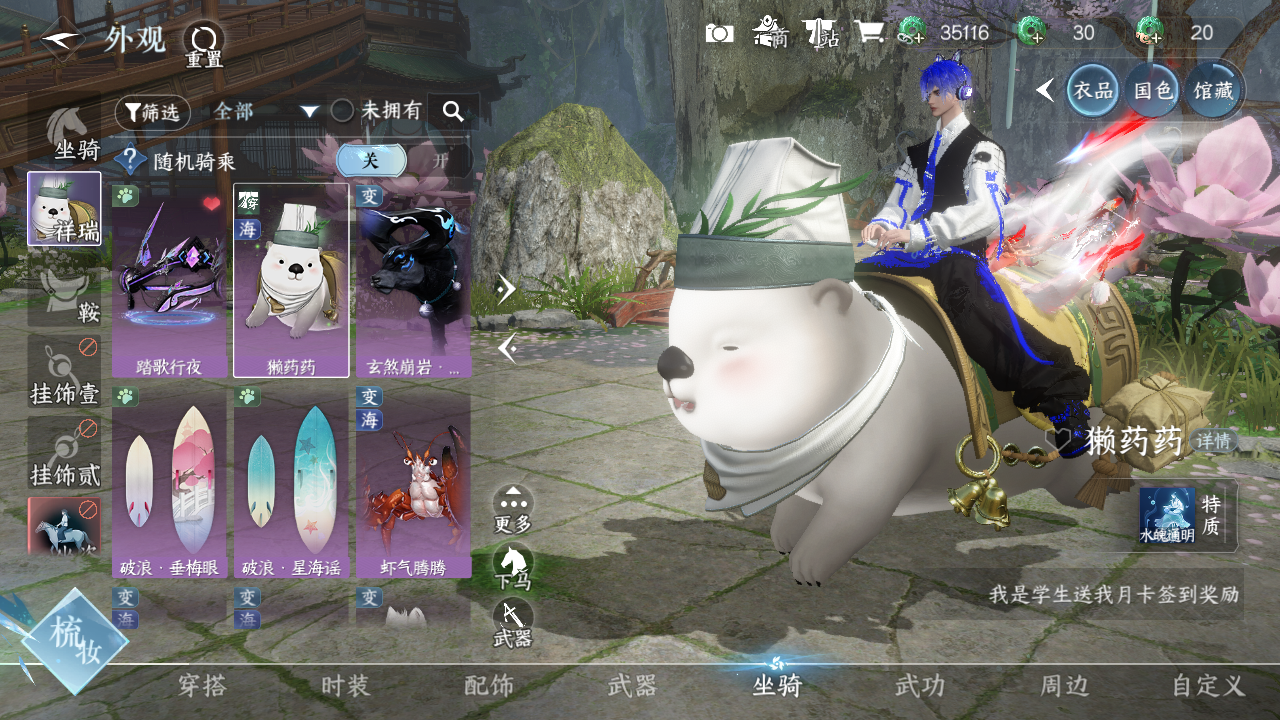
Task: Select the 破浪·垂梅眼 surfboard card
Action: coord(169,482)
